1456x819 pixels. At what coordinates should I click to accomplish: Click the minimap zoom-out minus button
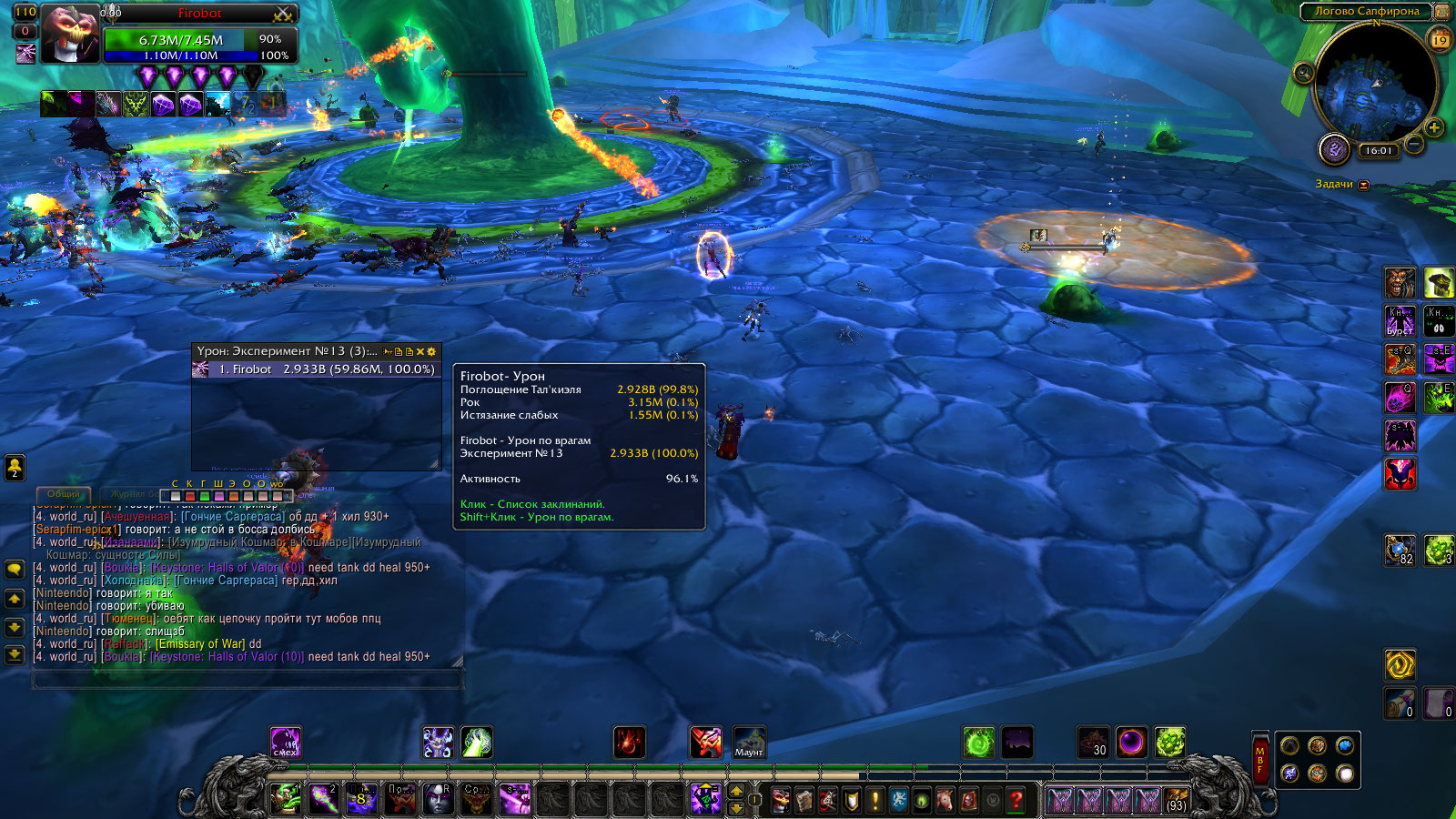point(1413,144)
